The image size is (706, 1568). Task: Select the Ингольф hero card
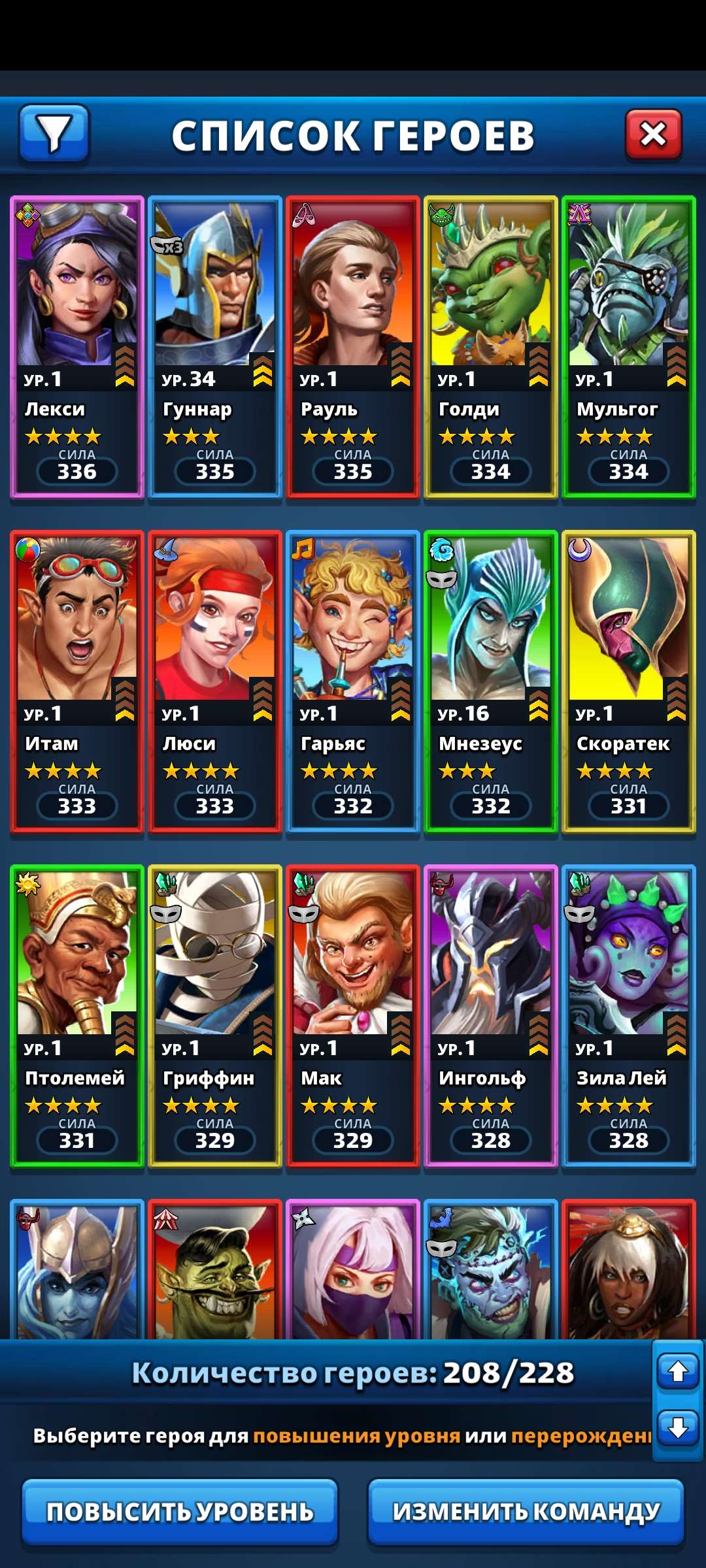point(491,1015)
